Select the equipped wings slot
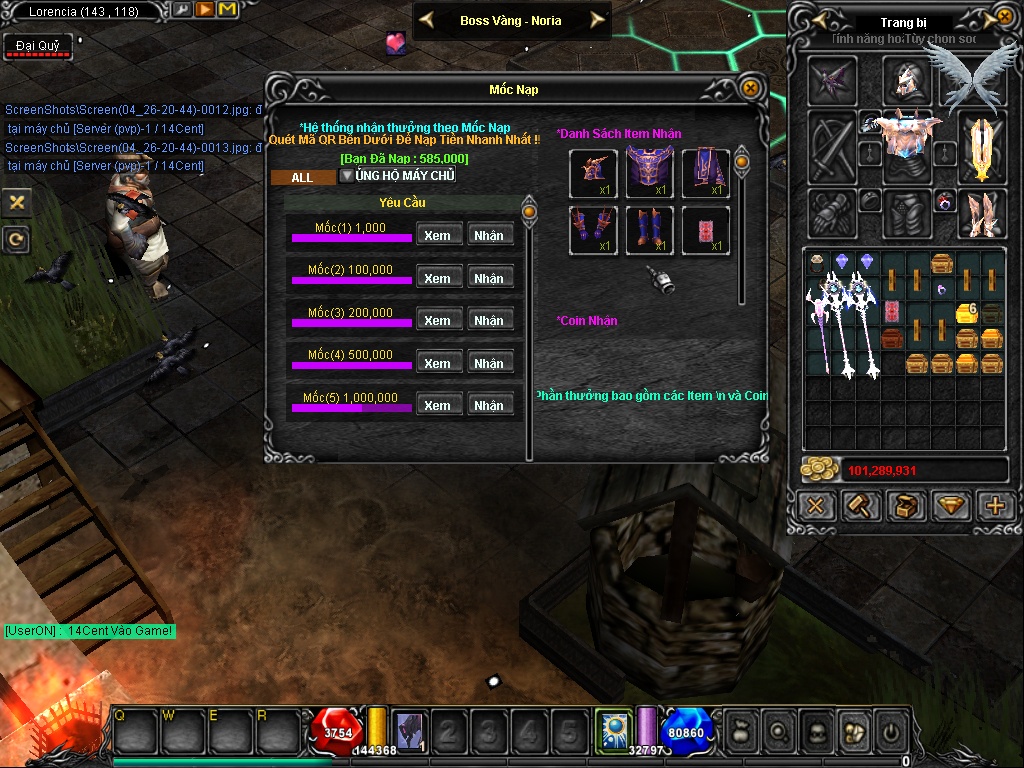1024x768 pixels. pyautogui.click(x=960, y=75)
